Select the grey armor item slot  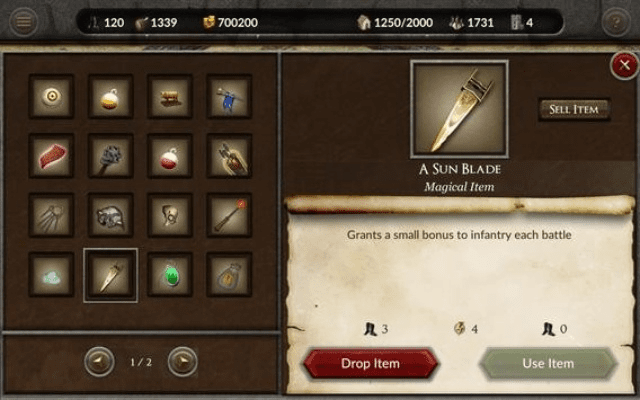[110, 214]
